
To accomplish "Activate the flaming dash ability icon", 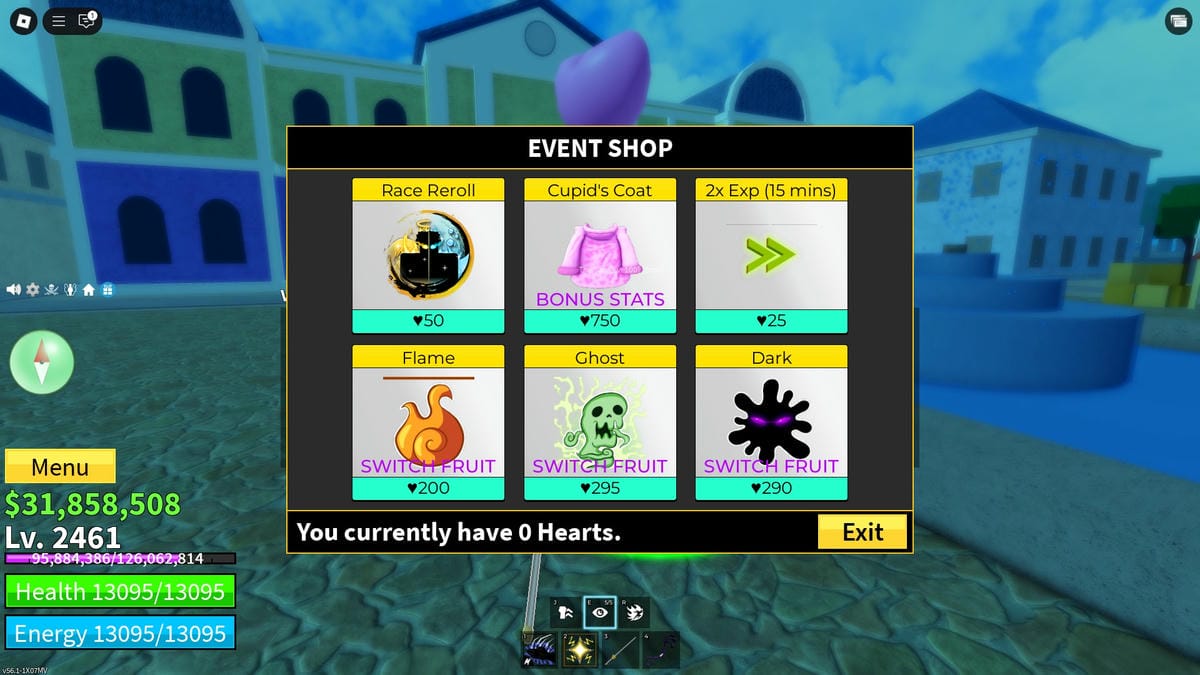I will (x=633, y=612).
